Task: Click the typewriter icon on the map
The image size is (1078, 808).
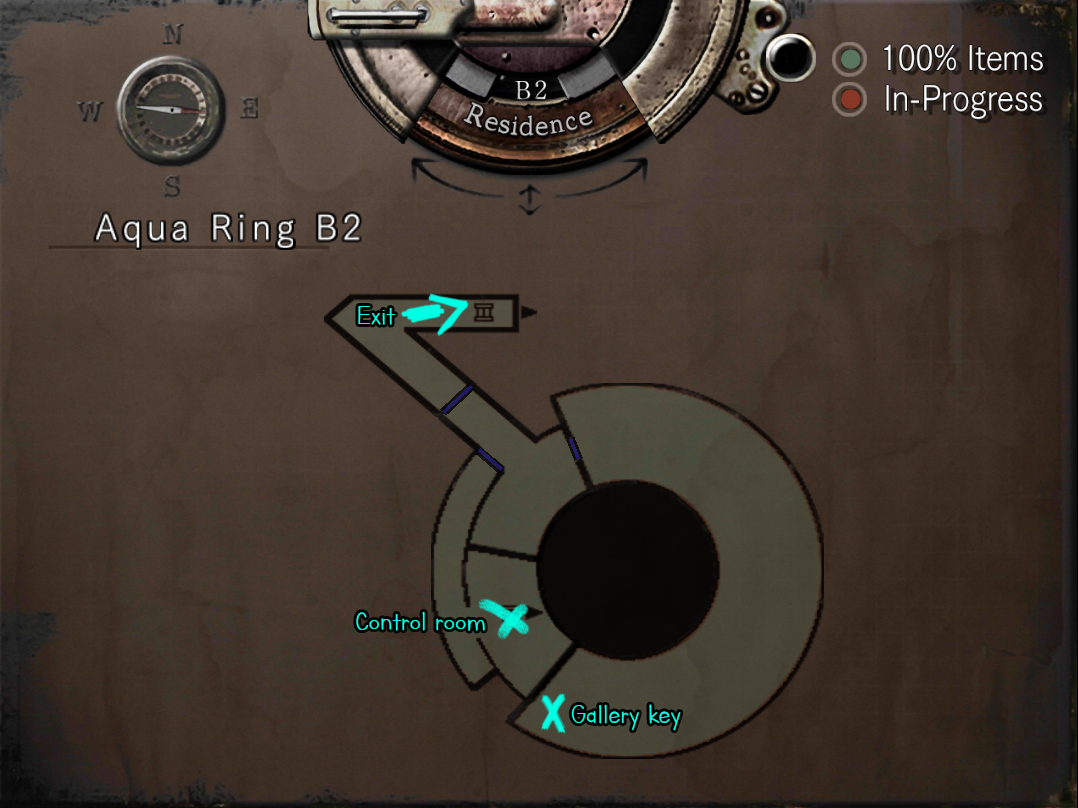Action: pos(484,313)
